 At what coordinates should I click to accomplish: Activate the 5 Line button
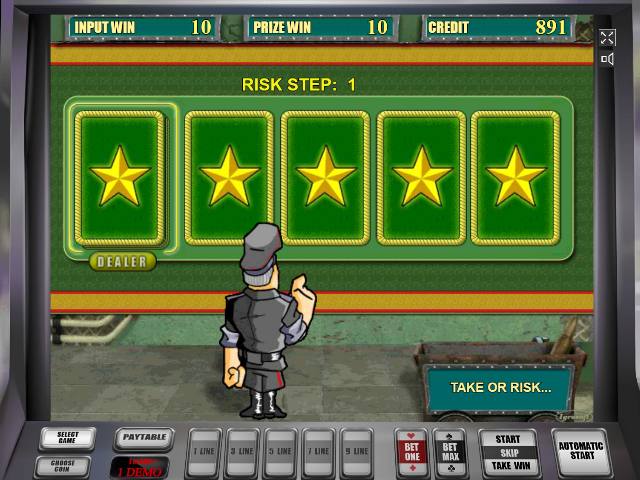280,450
